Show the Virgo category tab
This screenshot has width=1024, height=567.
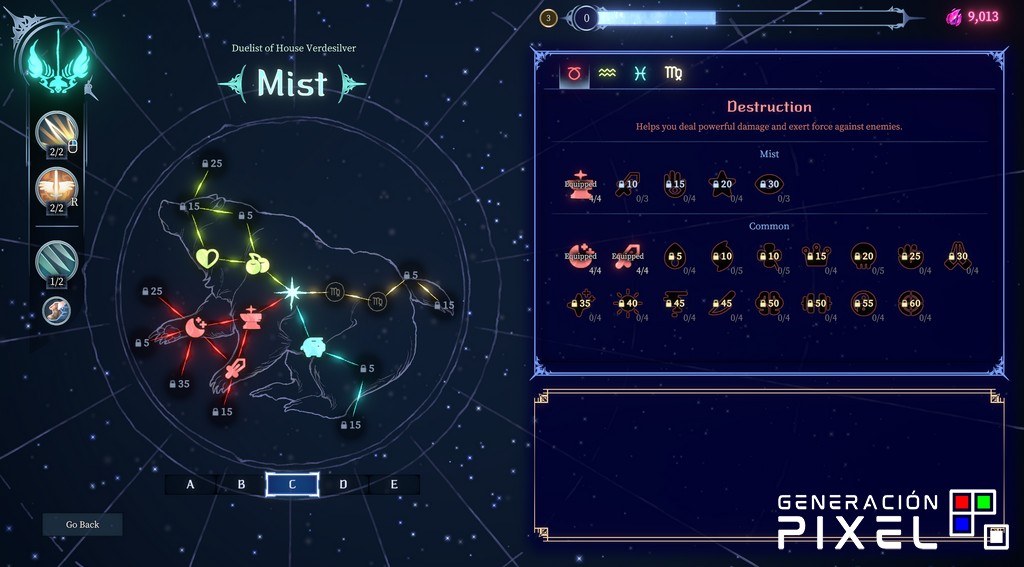coord(674,73)
